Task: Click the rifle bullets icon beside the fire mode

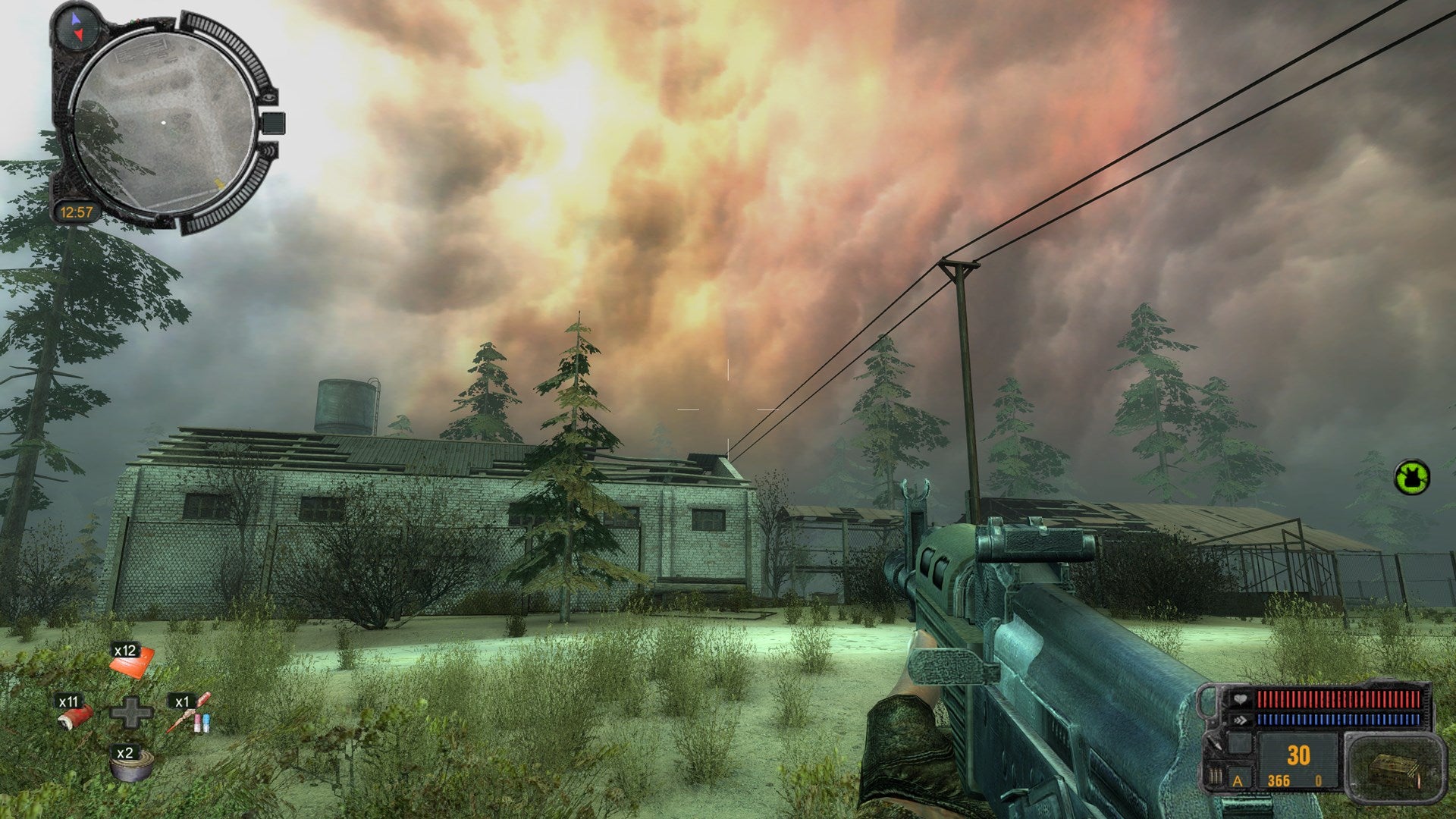Action: (1216, 778)
